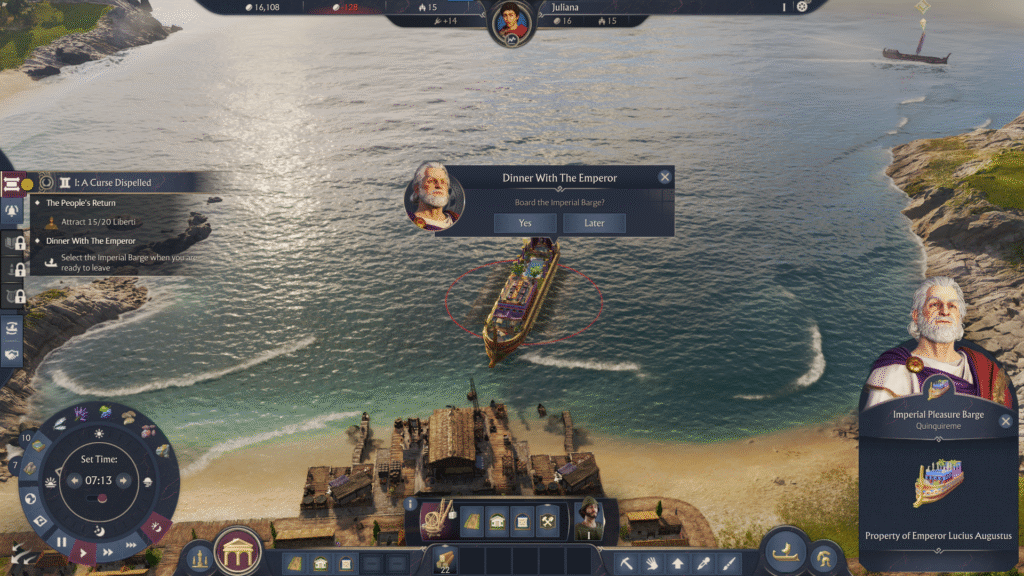Open the temple building menu
This screenshot has width=1024, height=576.
coord(238,551)
